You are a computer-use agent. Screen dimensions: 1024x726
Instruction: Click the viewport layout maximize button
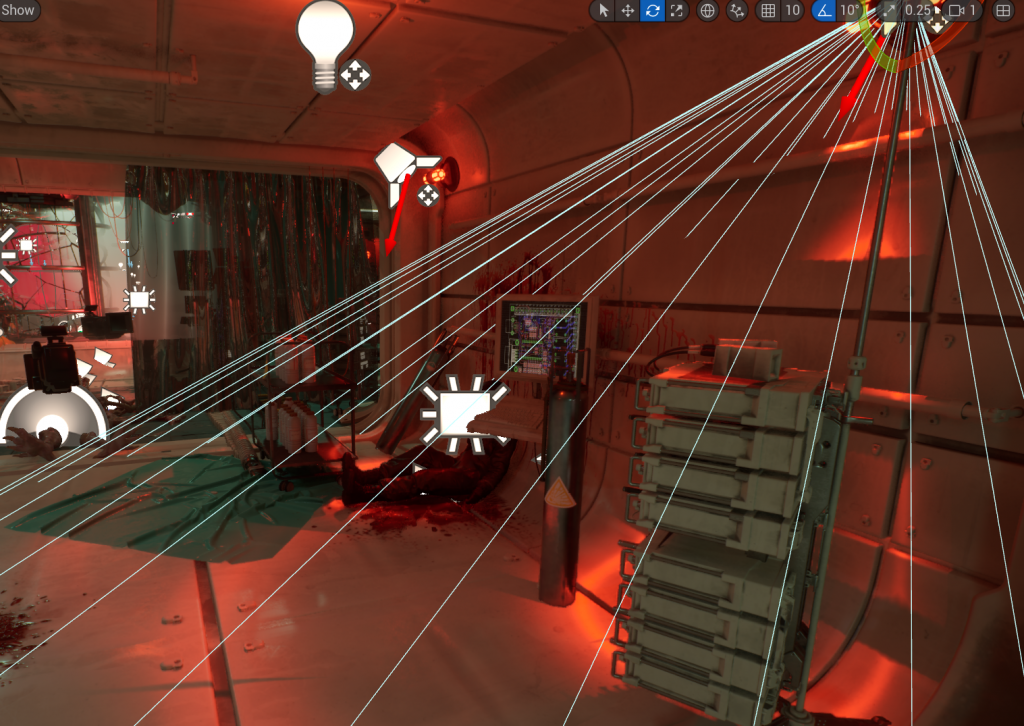point(1002,11)
